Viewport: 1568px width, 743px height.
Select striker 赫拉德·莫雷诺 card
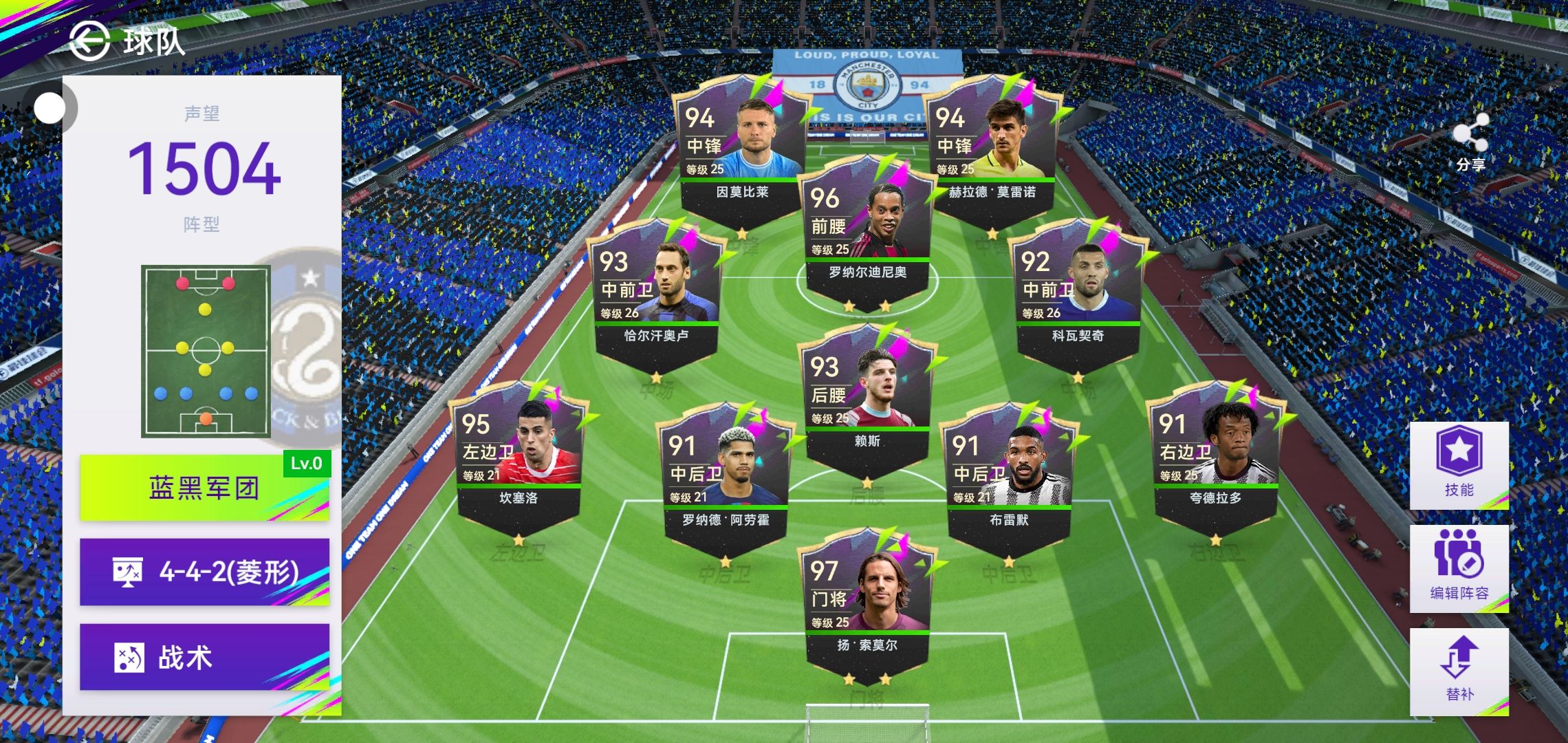pos(992,151)
